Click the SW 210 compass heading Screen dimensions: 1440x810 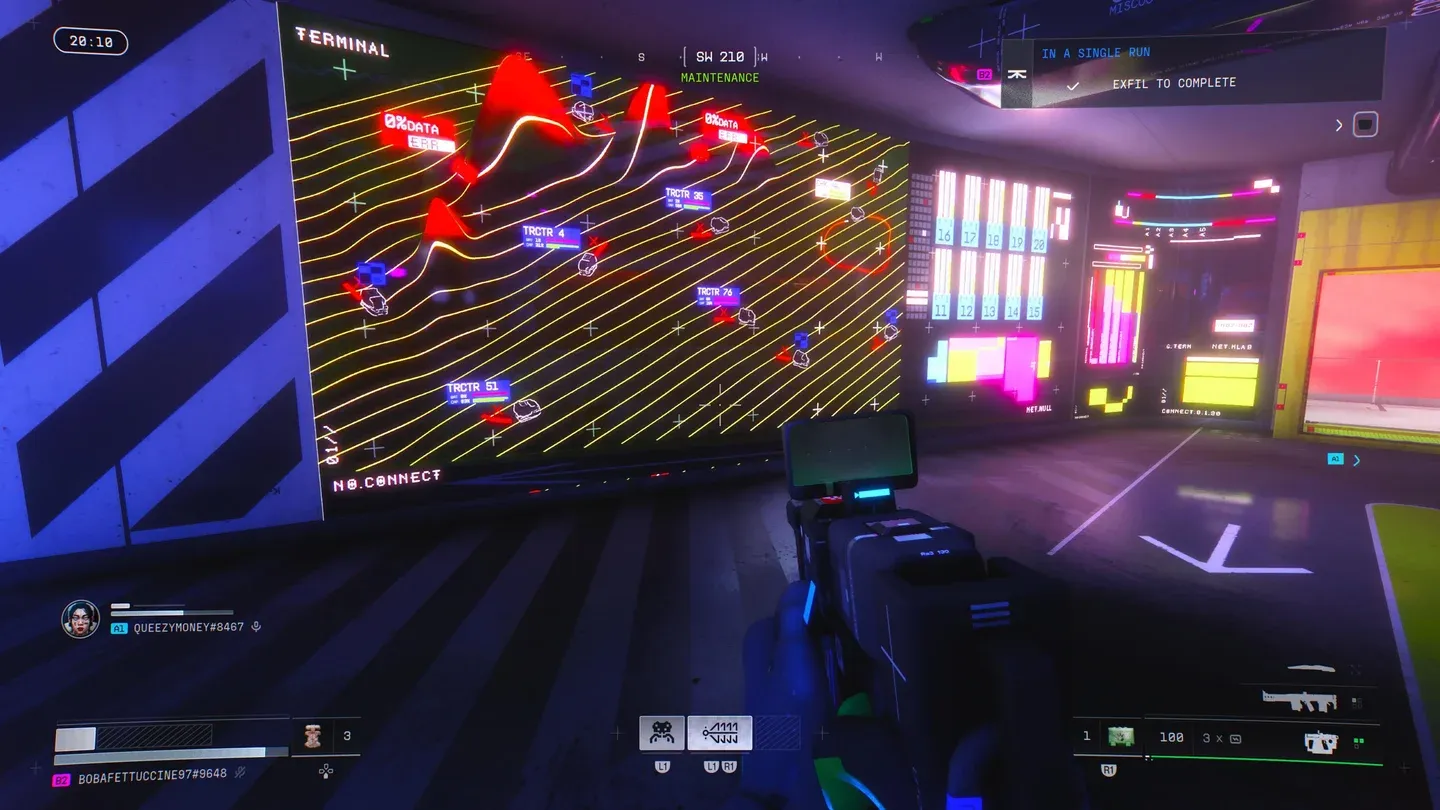point(720,57)
